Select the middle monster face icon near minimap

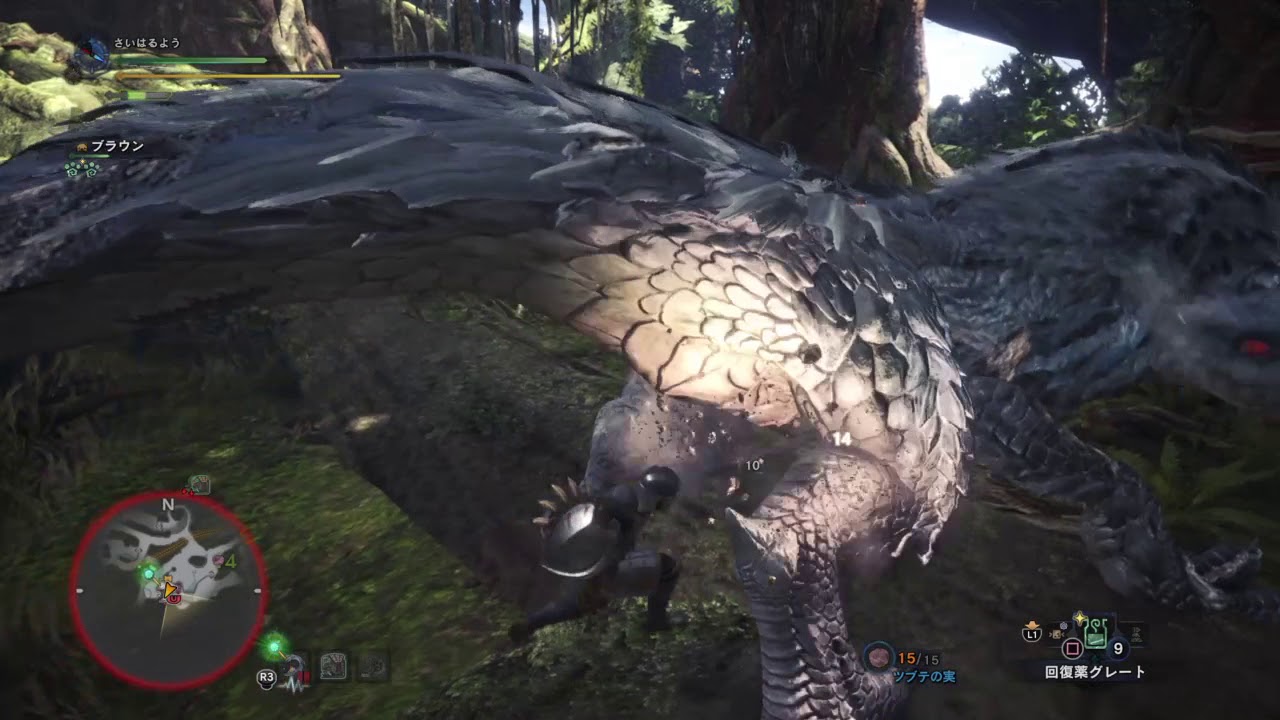click(333, 664)
